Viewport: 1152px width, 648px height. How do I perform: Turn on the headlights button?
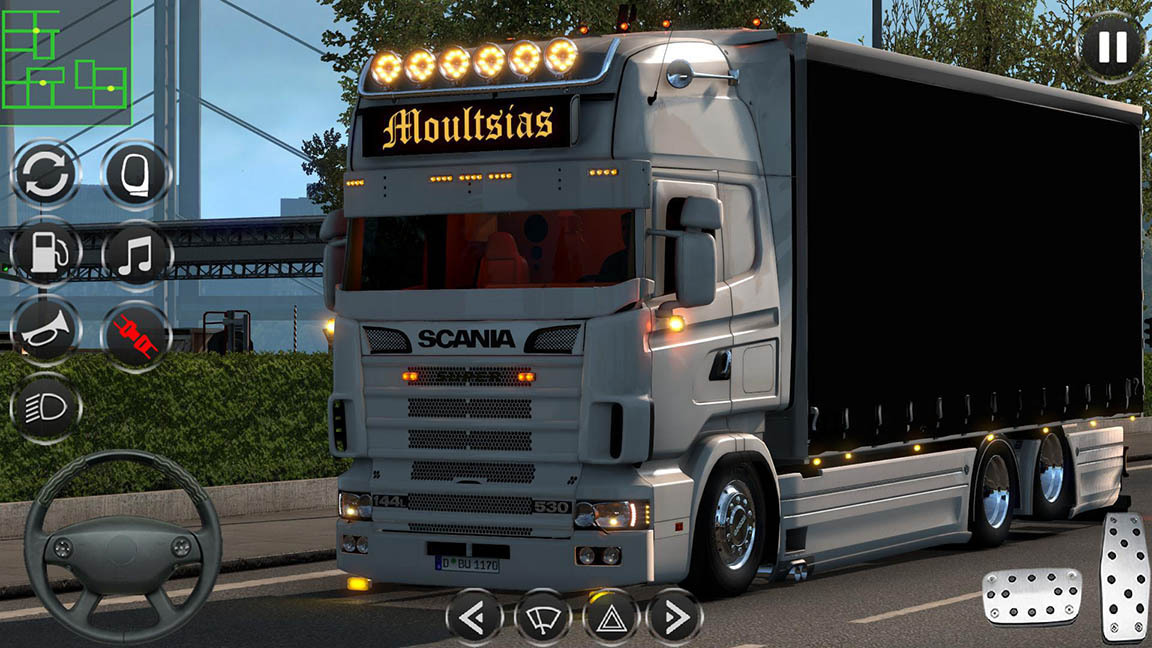46,408
